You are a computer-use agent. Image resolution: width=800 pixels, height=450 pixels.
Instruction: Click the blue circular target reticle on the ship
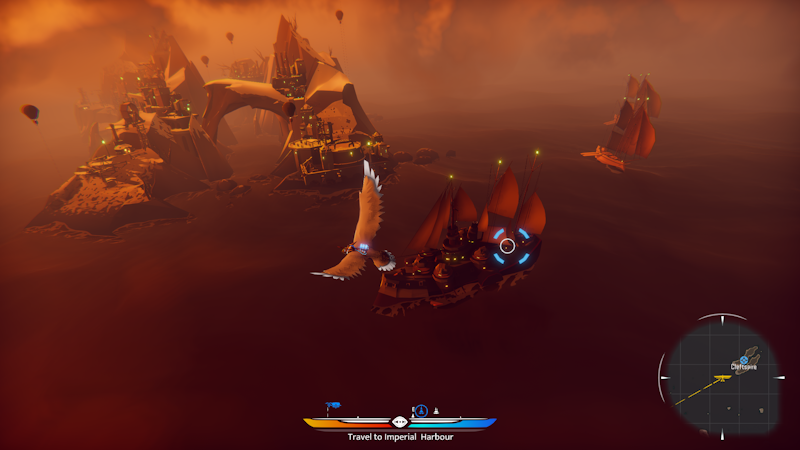coord(508,245)
